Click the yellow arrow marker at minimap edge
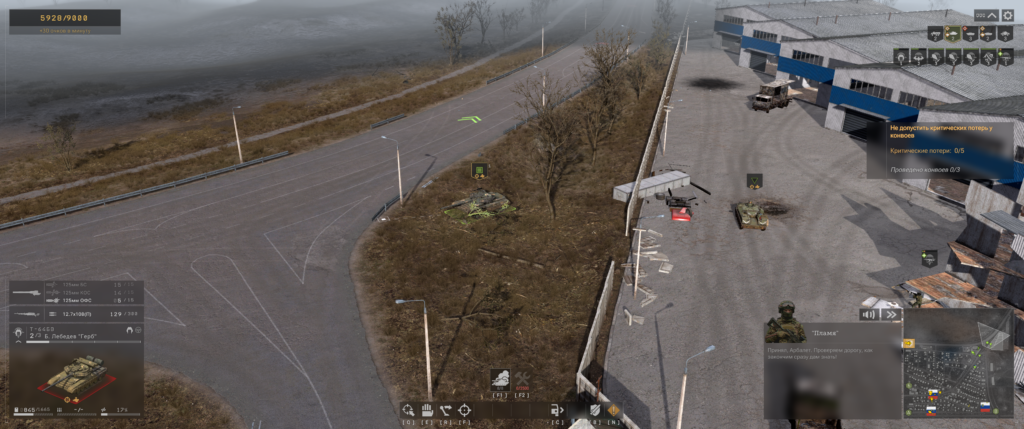This screenshot has height=429, width=1024. click(908, 342)
